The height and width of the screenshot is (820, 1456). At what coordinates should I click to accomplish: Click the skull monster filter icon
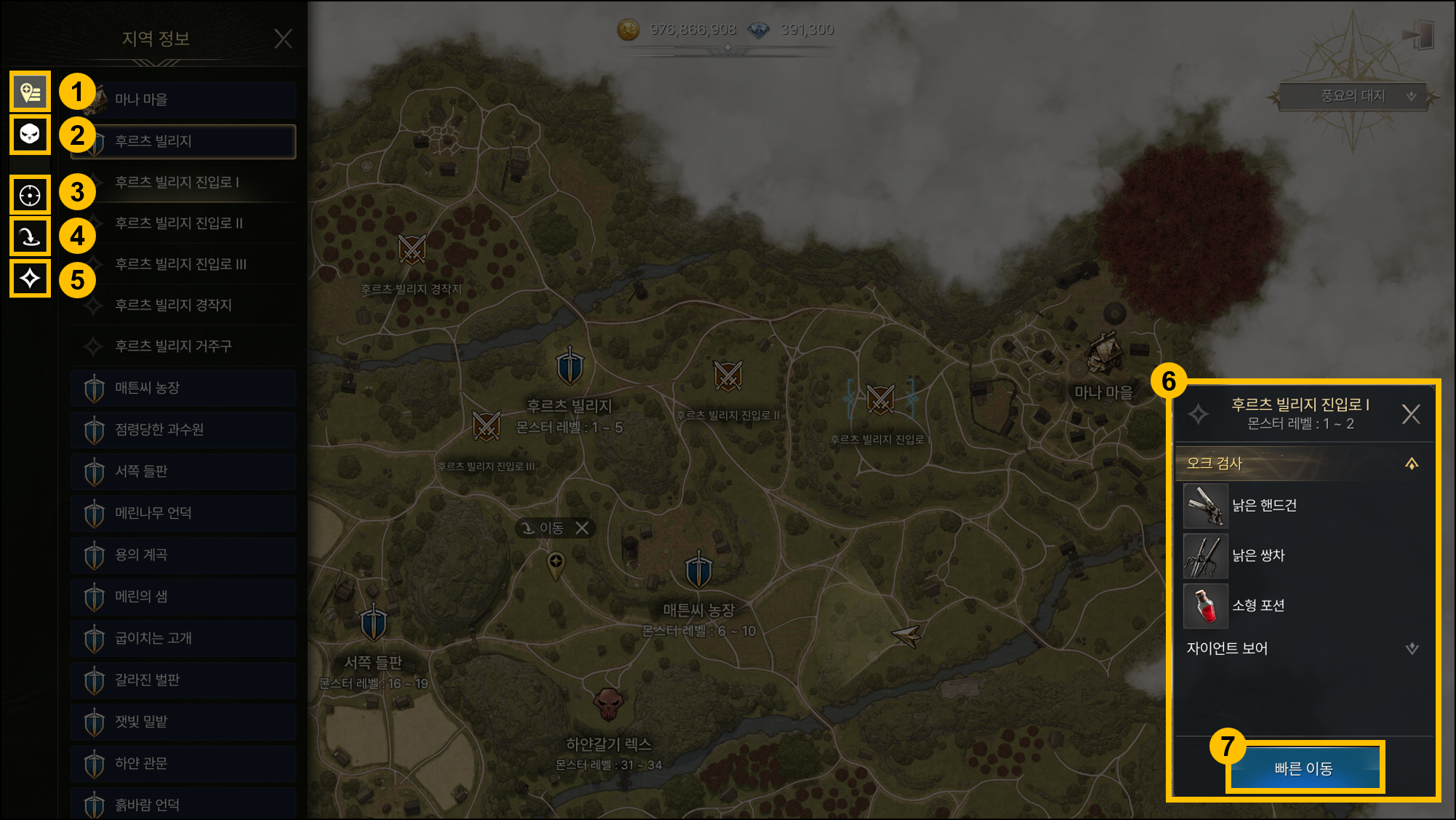[30, 135]
